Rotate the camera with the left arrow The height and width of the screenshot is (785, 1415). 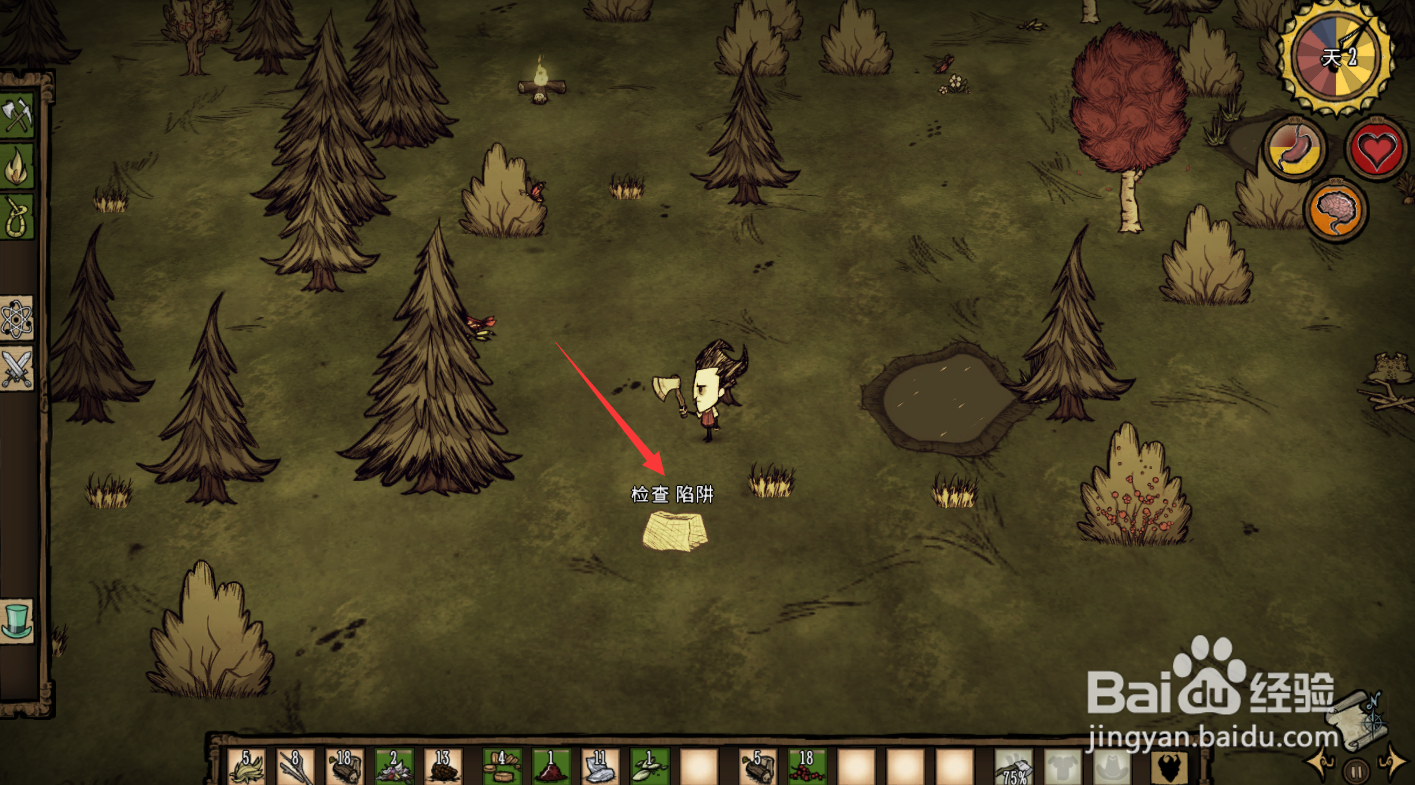coord(1320,765)
